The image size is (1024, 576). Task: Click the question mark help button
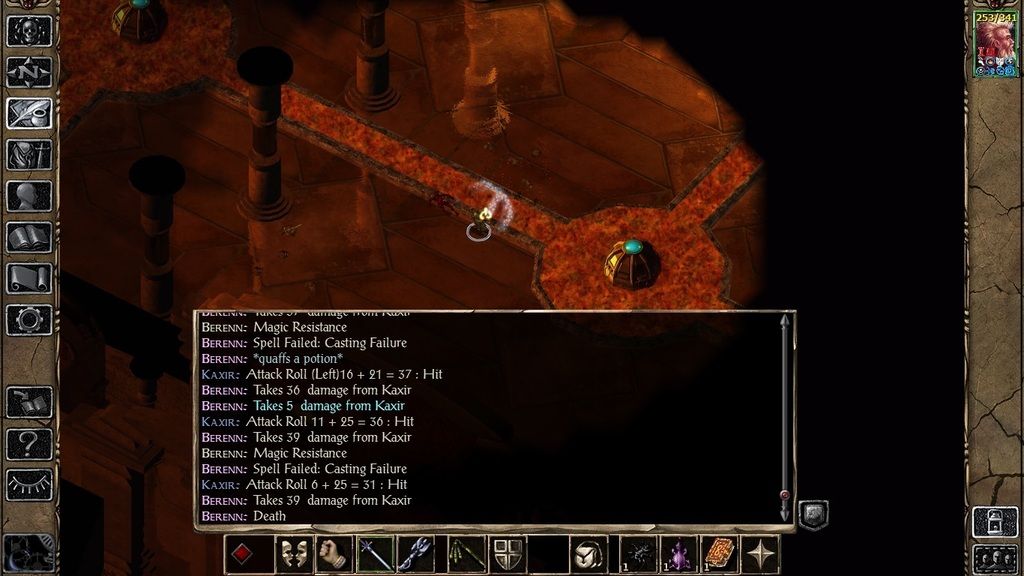click(29, 443)
